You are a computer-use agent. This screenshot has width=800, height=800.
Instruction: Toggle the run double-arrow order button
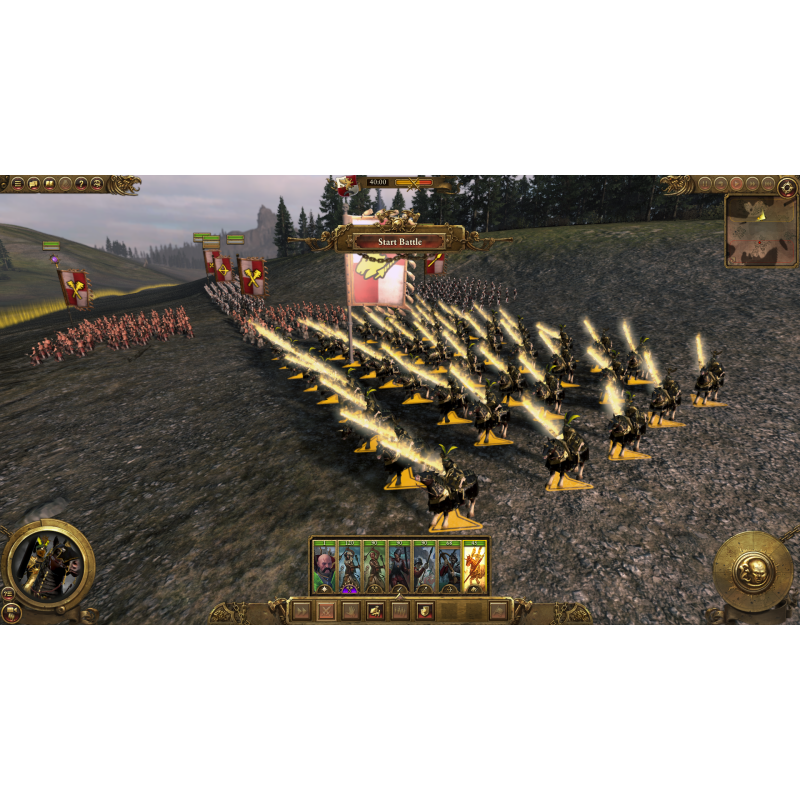tap(301, 611)
